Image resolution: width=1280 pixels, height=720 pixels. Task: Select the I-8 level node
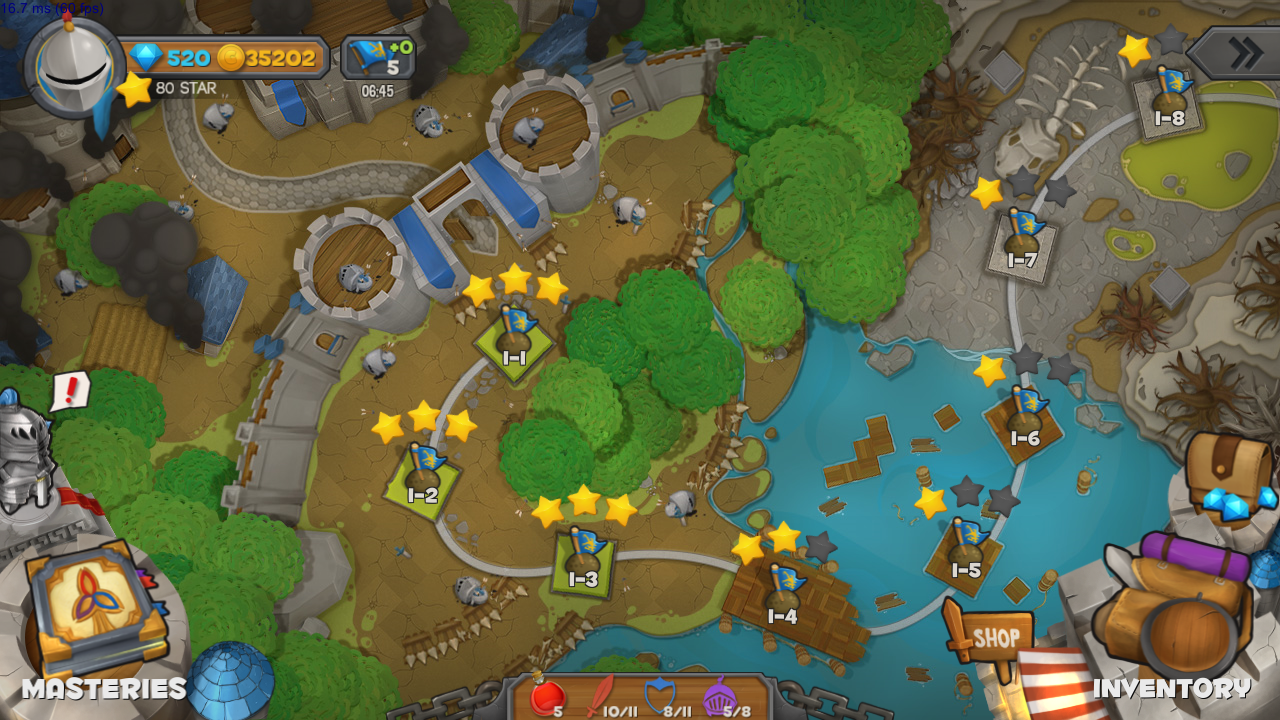[1169, 101]
